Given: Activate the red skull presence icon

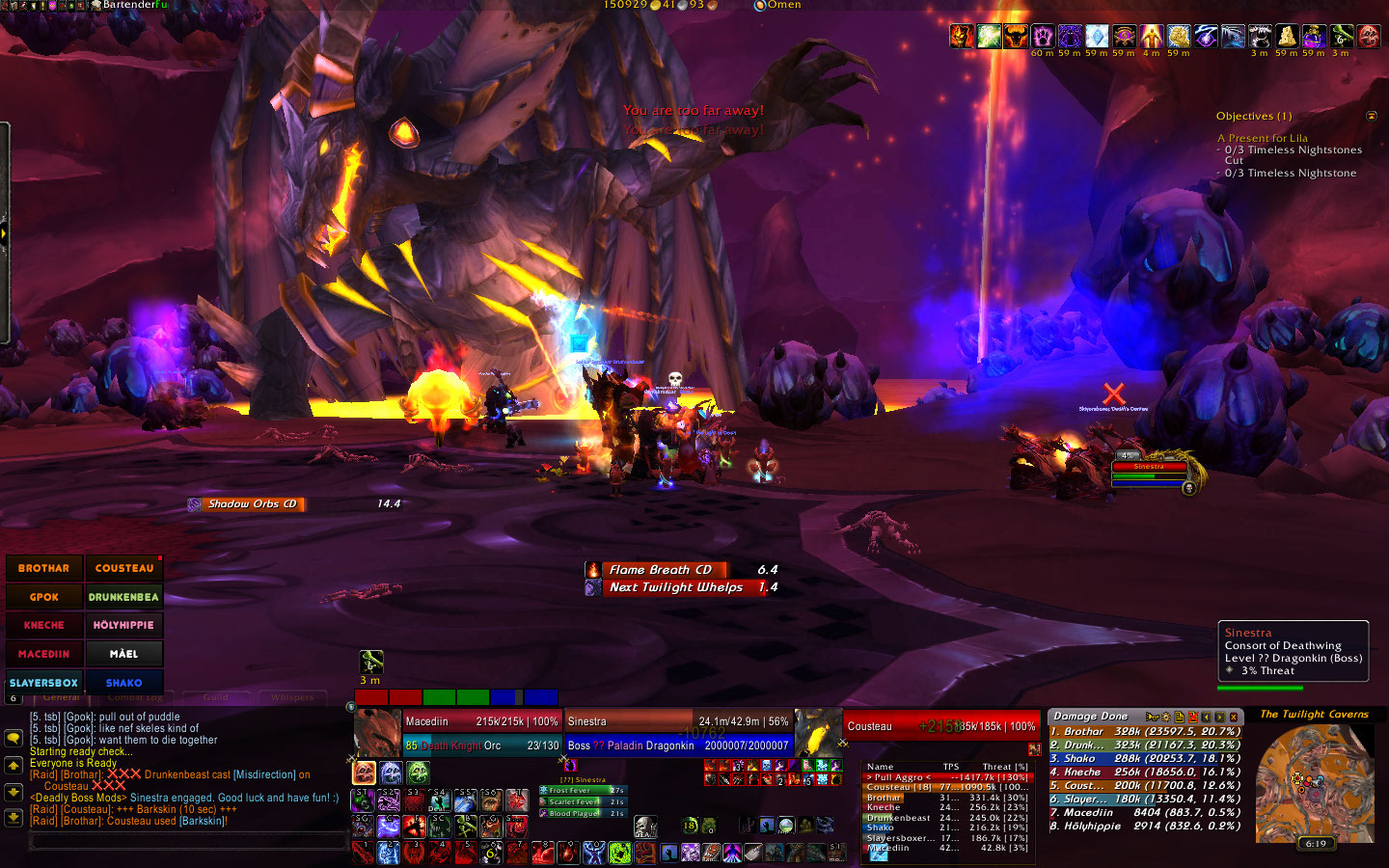Looking at the screenshot, I should click(x=365, y=773).
